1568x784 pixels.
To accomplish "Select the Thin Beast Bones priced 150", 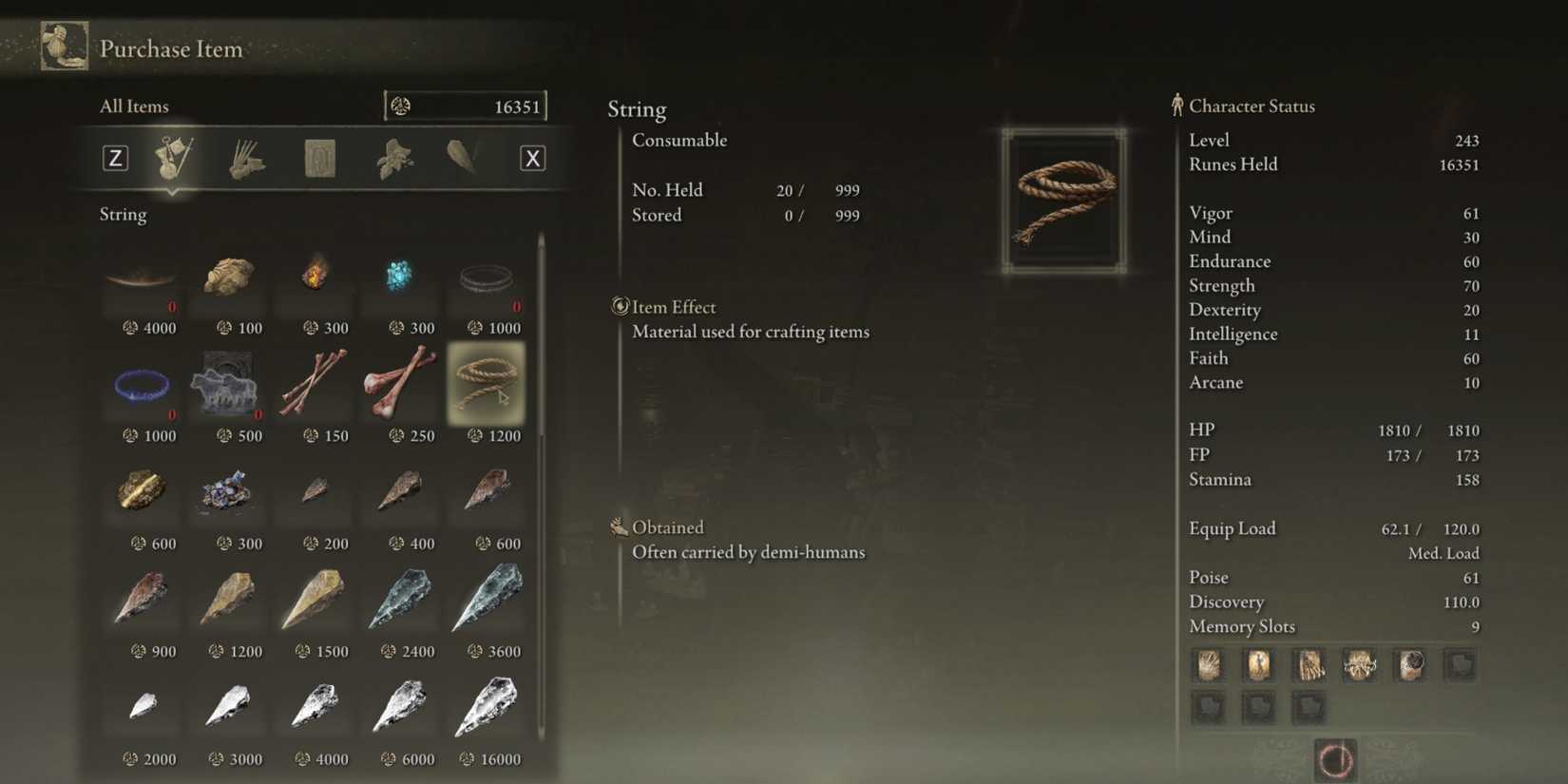I will click(314, 385).
